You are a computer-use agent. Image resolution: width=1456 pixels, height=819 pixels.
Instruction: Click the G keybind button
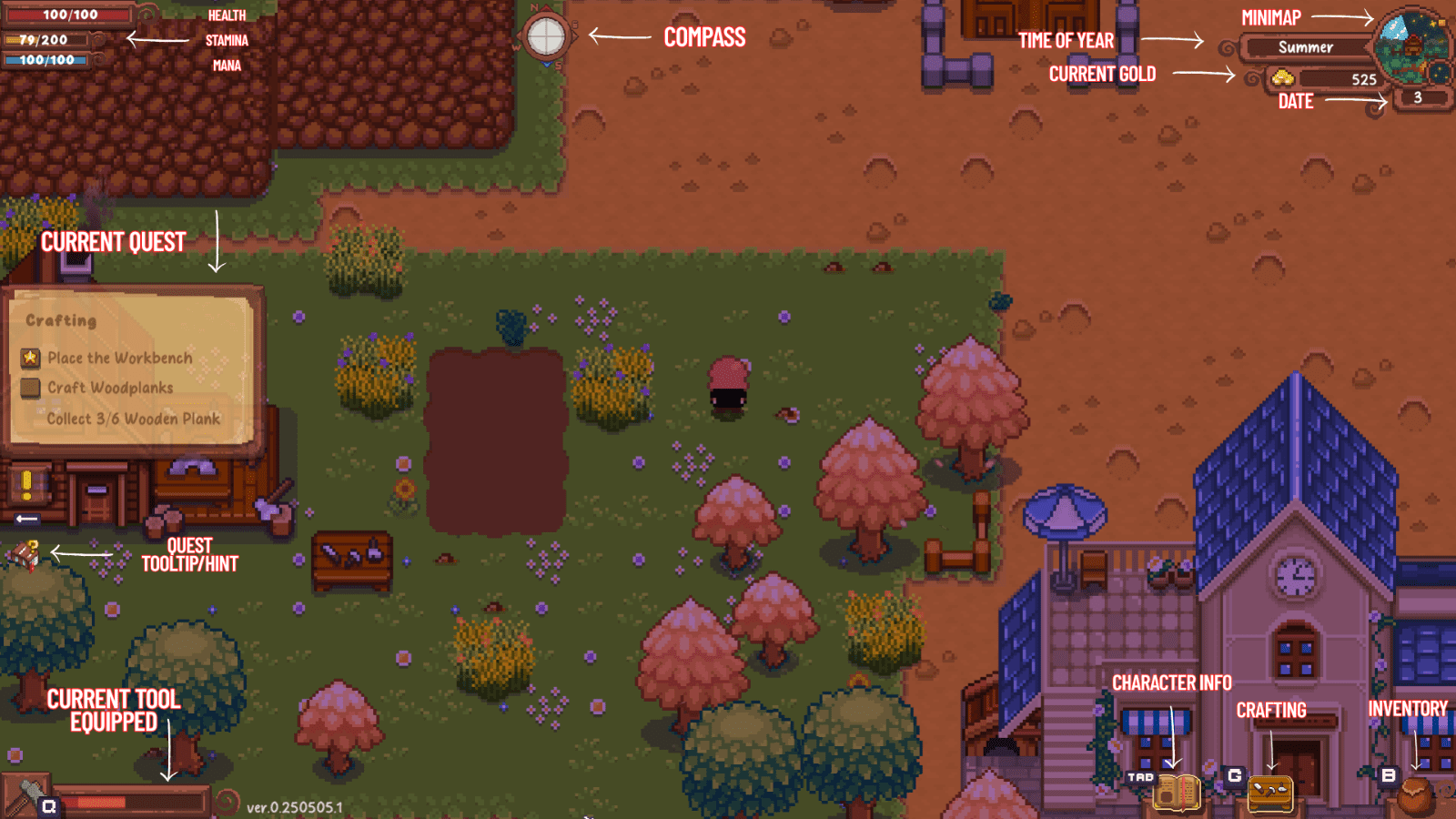point(1234,776)
